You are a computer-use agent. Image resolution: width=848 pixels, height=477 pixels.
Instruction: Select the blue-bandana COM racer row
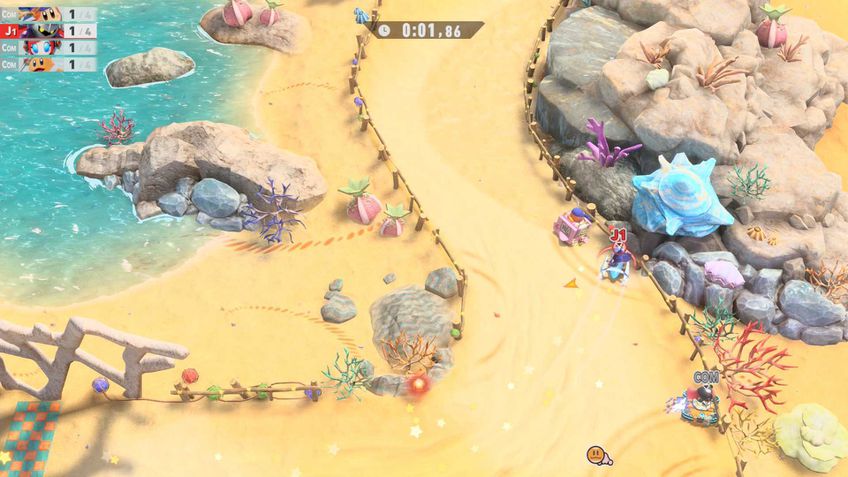tap(48, 14)
